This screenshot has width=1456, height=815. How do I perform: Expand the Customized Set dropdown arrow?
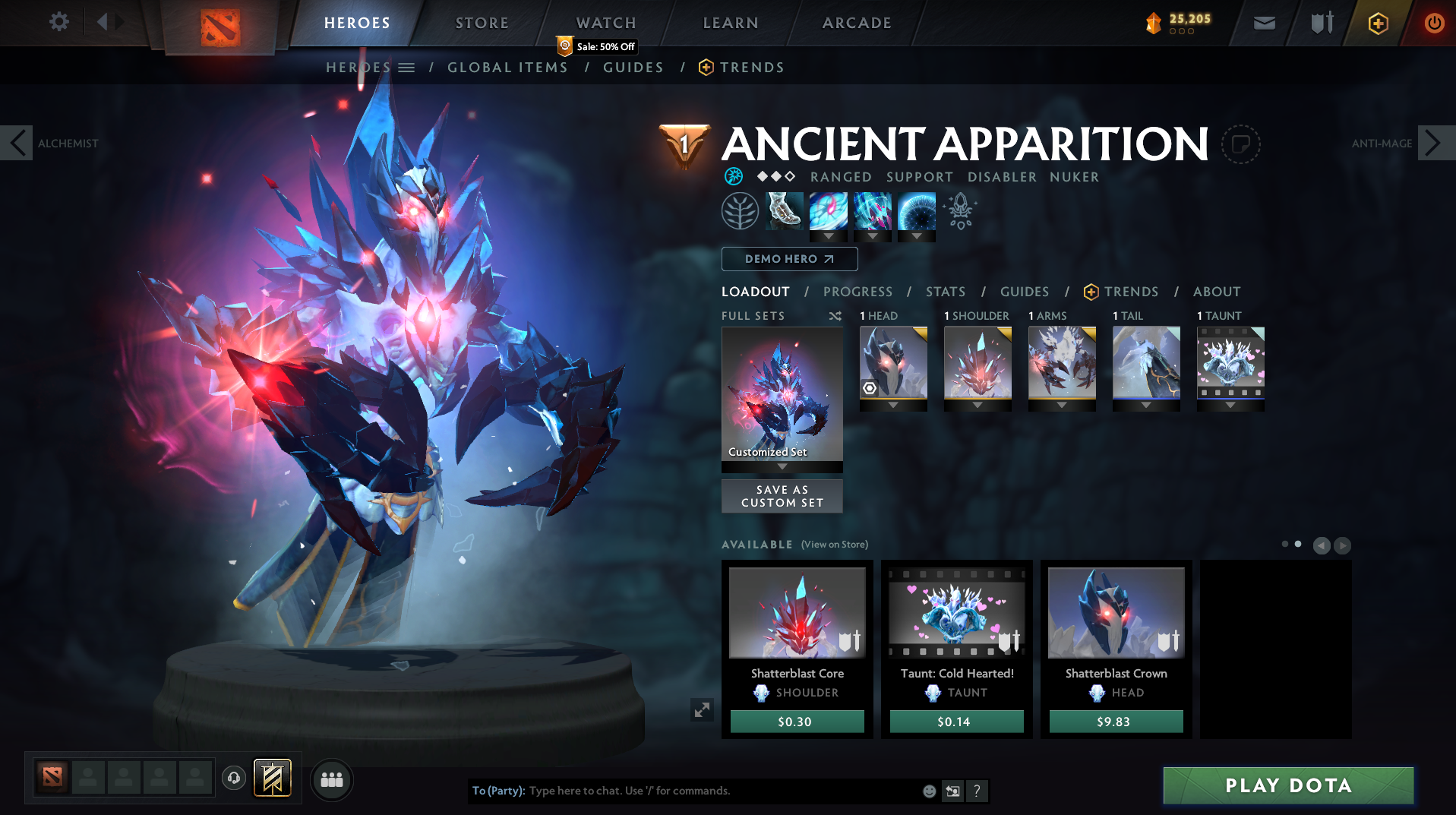[x=782, y=468]
